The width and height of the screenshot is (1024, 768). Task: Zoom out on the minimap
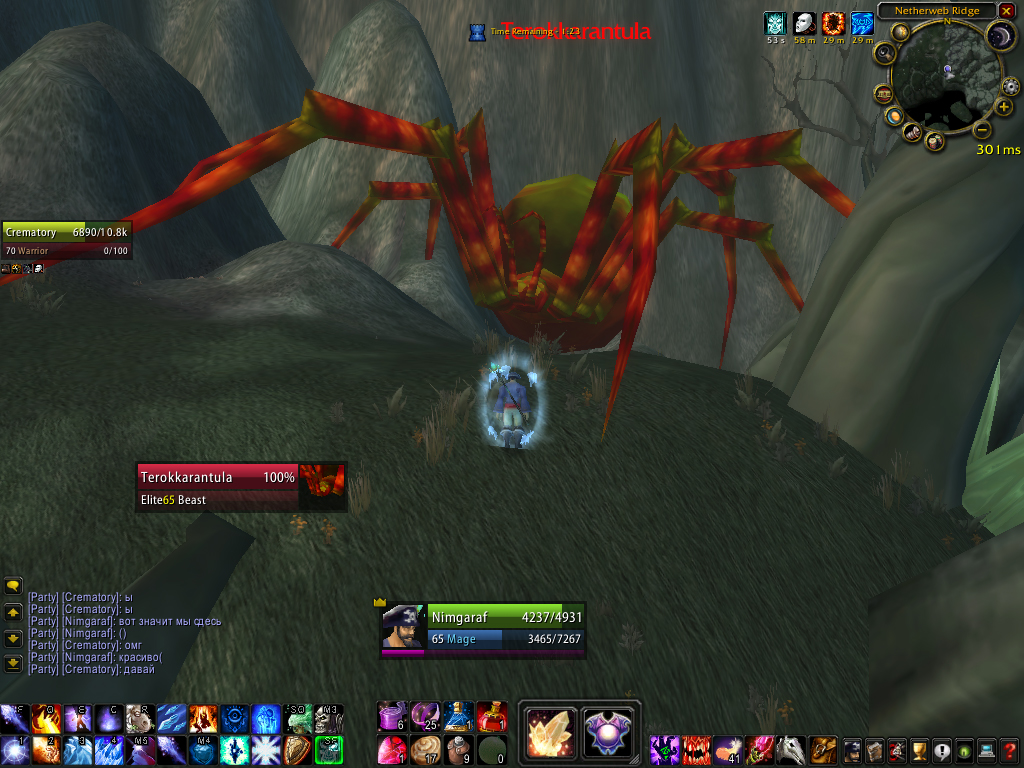(x=982, y=129)
